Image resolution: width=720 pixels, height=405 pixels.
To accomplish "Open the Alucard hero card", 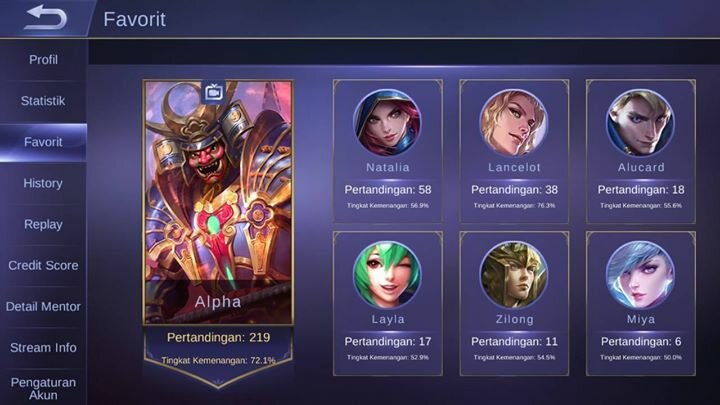I will (x=640, y=151).
